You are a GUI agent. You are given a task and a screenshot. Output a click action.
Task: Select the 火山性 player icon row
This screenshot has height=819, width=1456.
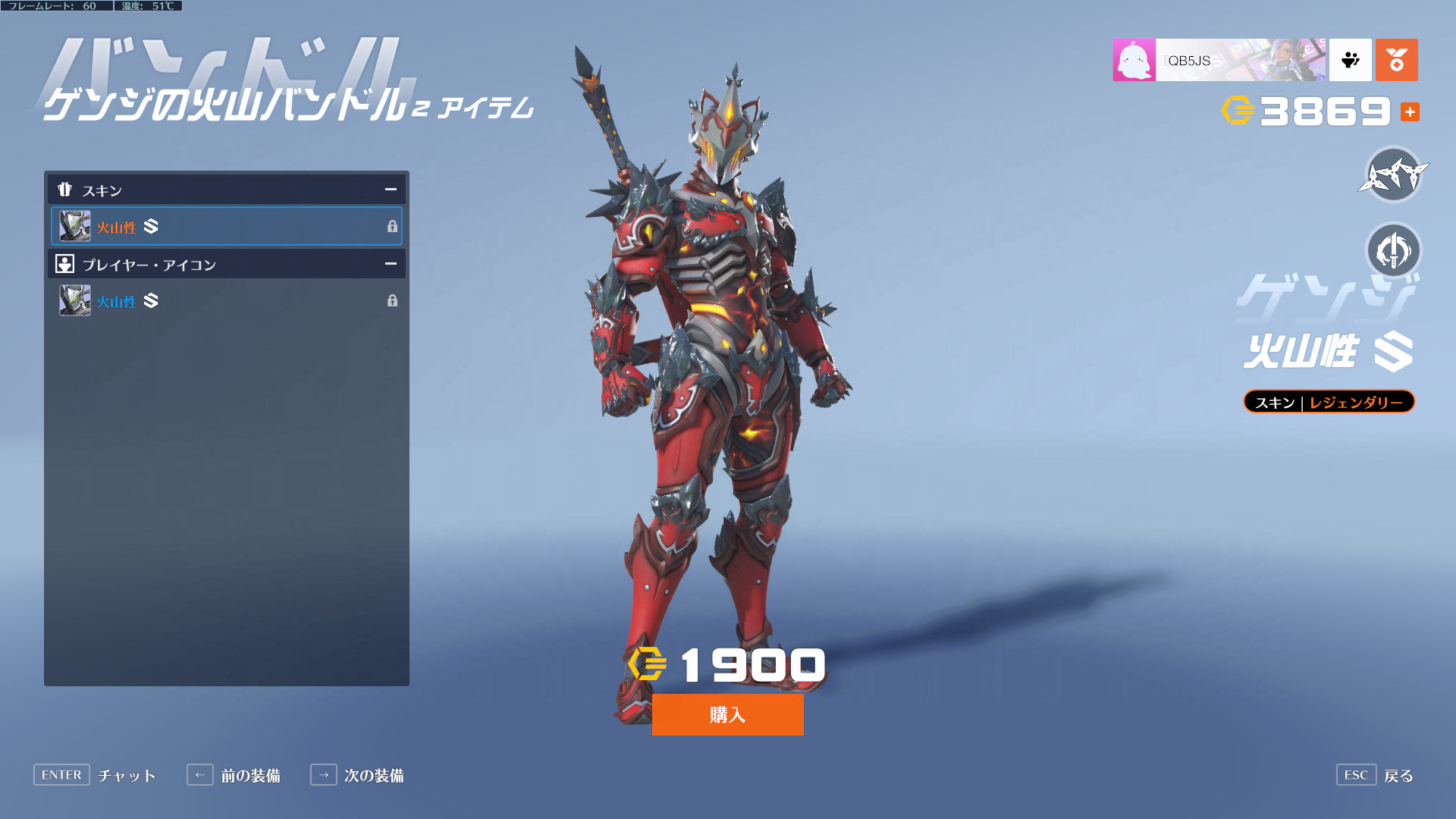(x=226, y=301)
